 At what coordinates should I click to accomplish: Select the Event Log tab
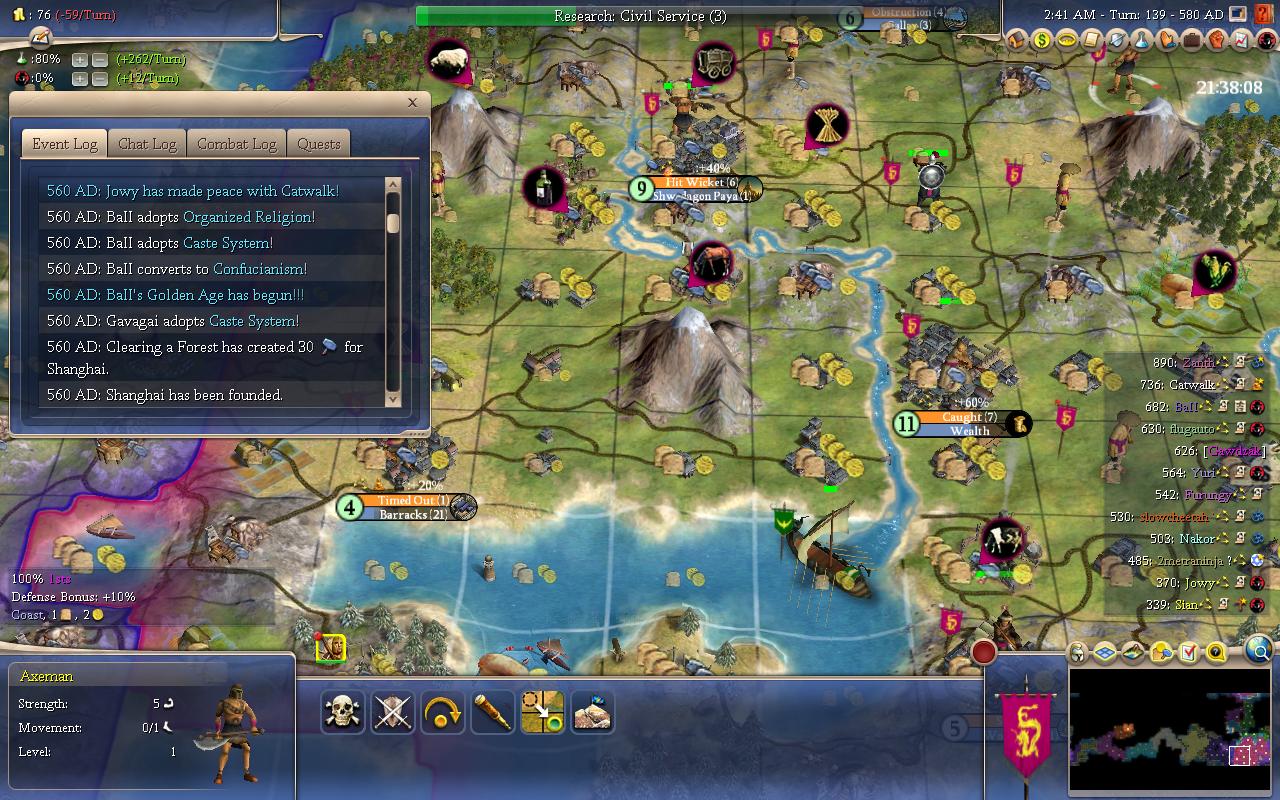(x=64, y=144)
